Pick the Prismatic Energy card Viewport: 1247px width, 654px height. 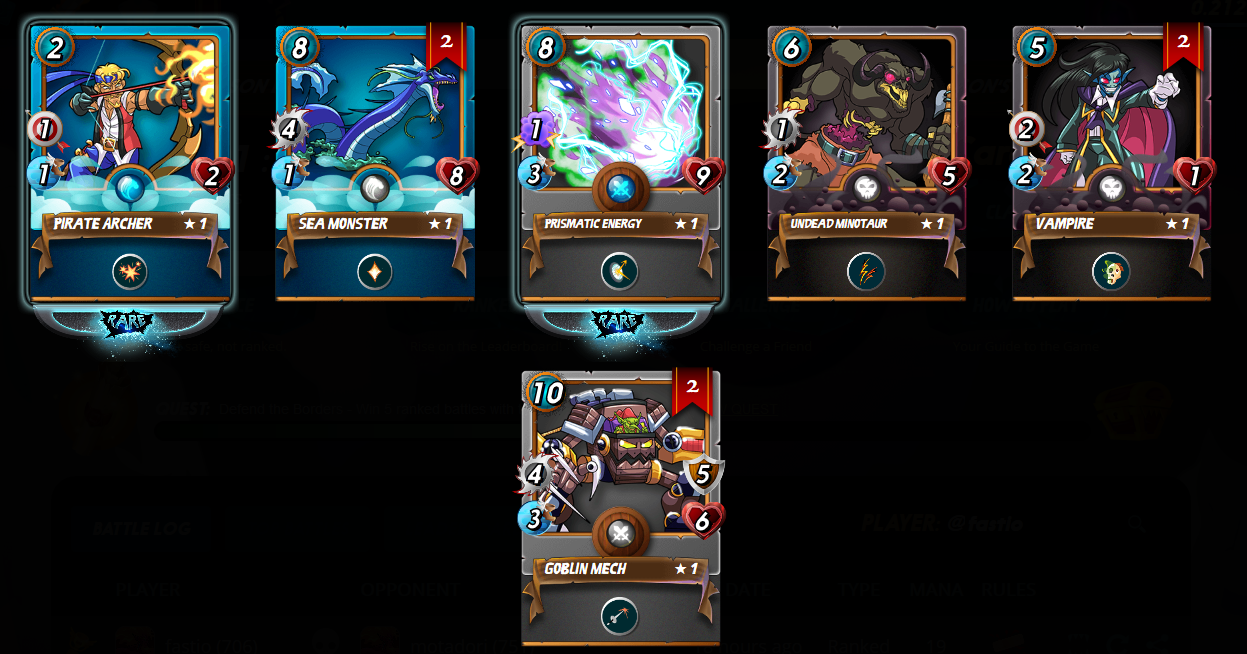[620, 110]
